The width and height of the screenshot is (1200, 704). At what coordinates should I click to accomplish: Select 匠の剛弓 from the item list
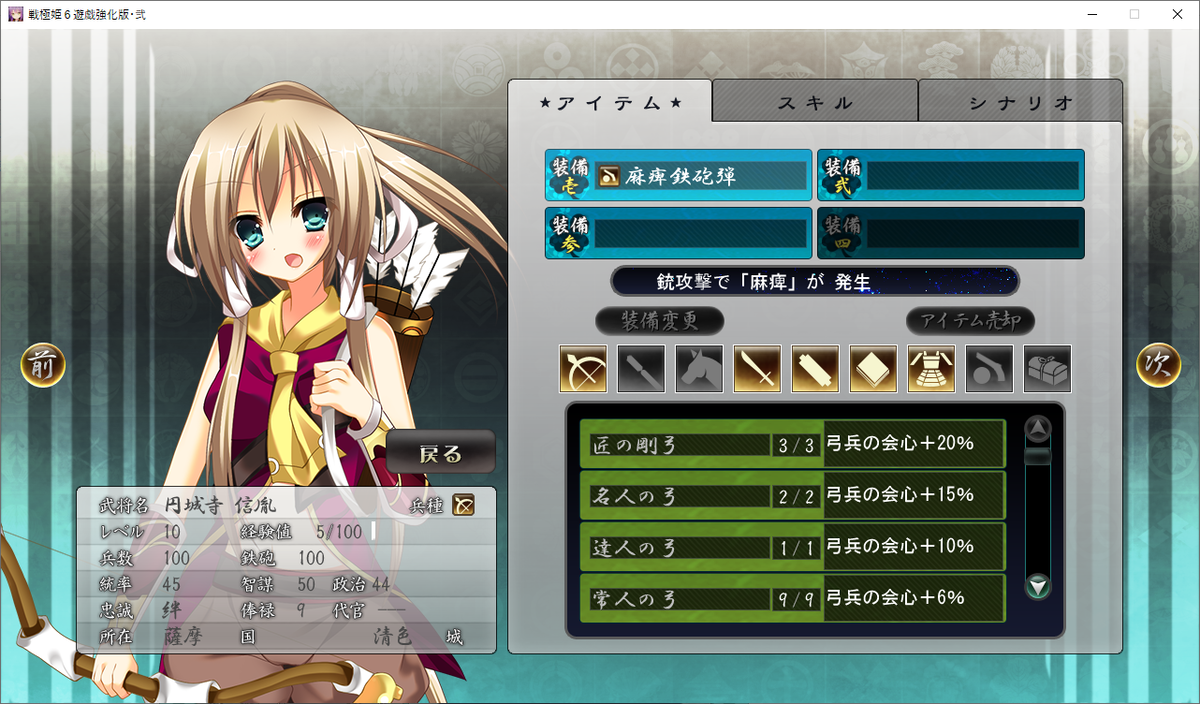click(792, 444)
